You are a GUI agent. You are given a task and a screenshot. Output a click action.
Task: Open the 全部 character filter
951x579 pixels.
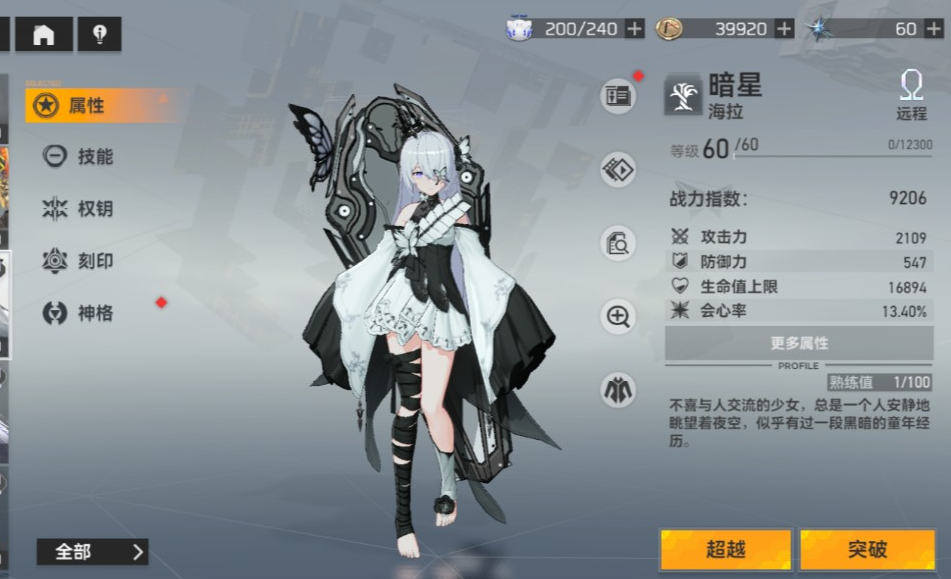click(92, 551)
